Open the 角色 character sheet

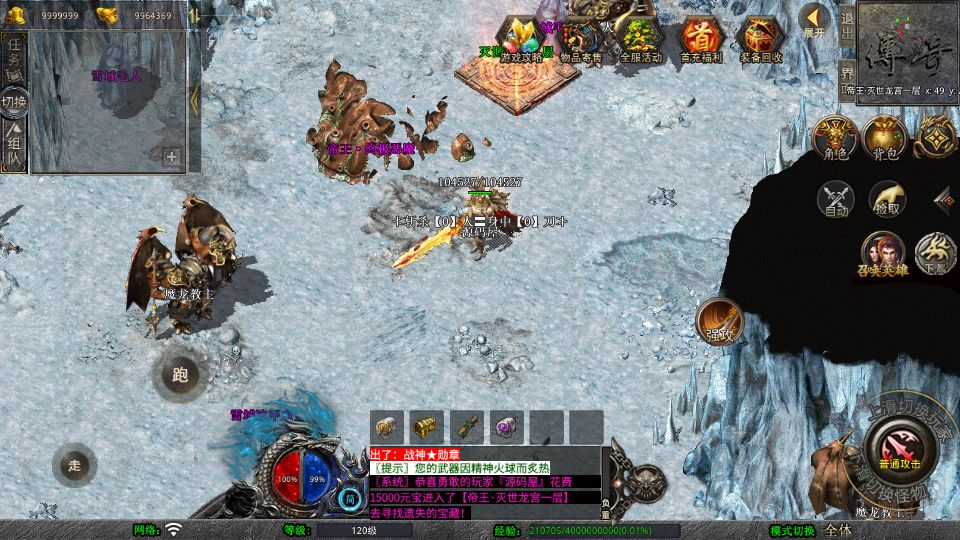(x=833, y=138)
